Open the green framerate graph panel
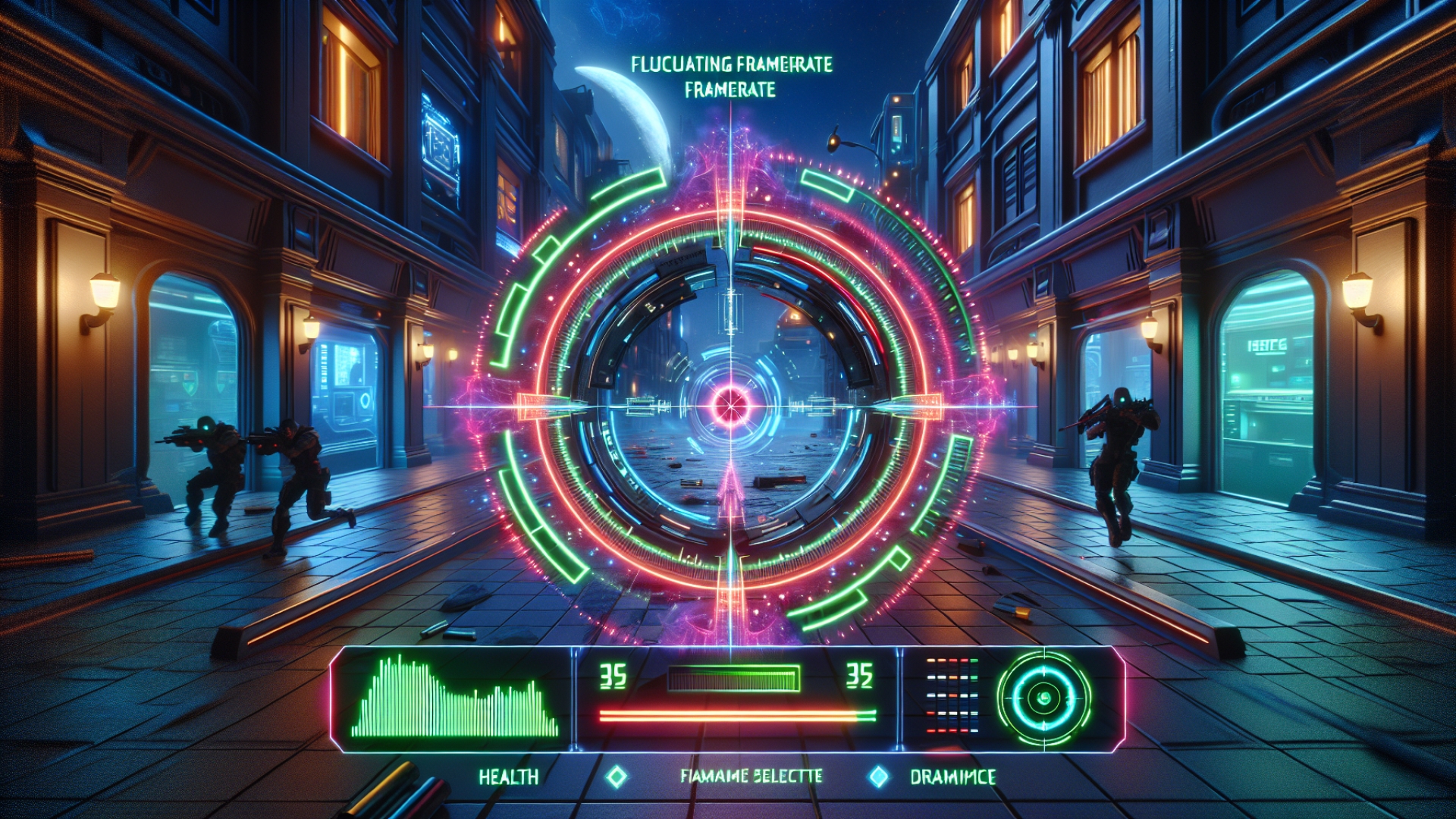Image resolution: width=1456 pixels, height=819 pixels. point(455,698)
